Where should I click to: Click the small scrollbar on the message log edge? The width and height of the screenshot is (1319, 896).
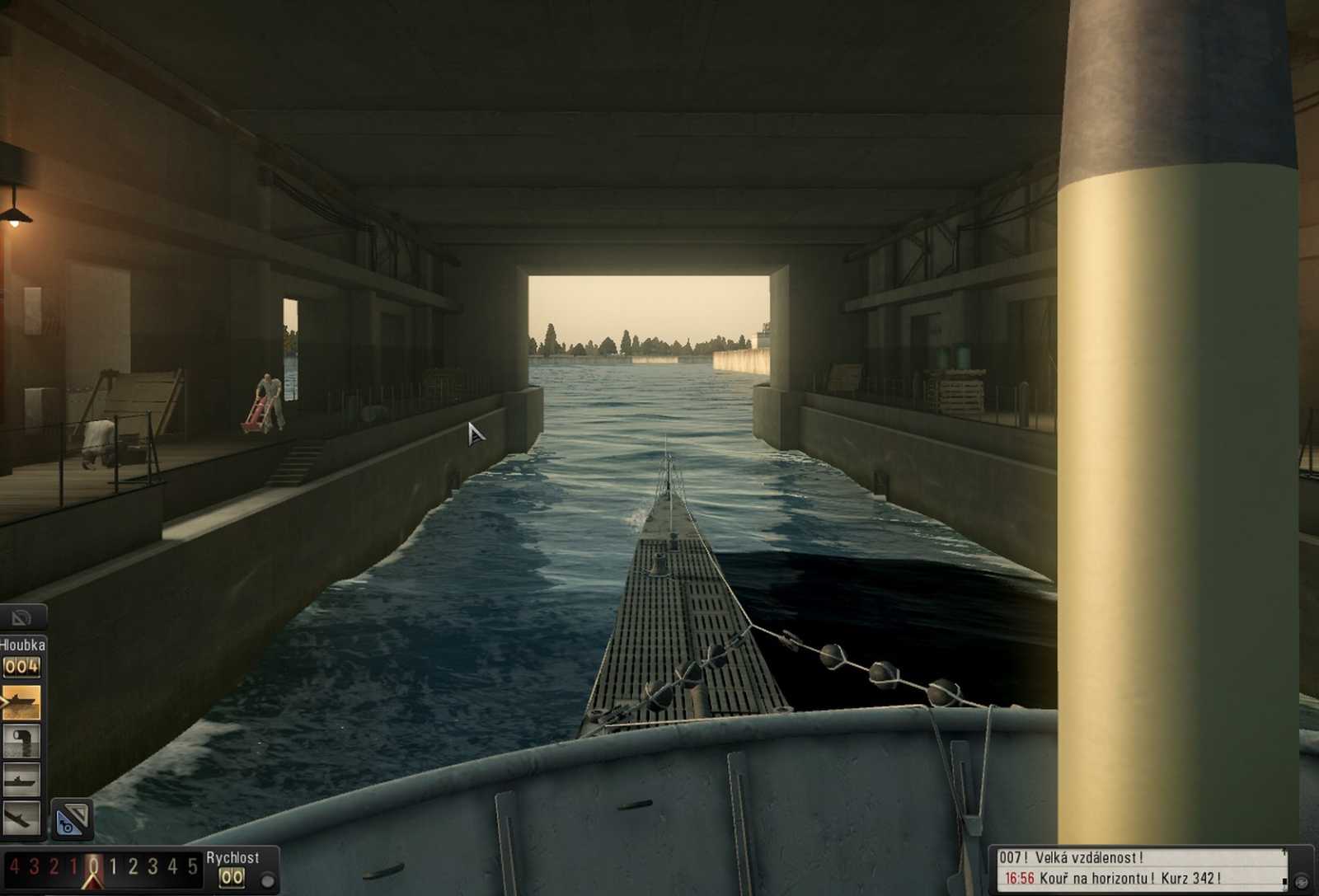(x=1284, y=880)
